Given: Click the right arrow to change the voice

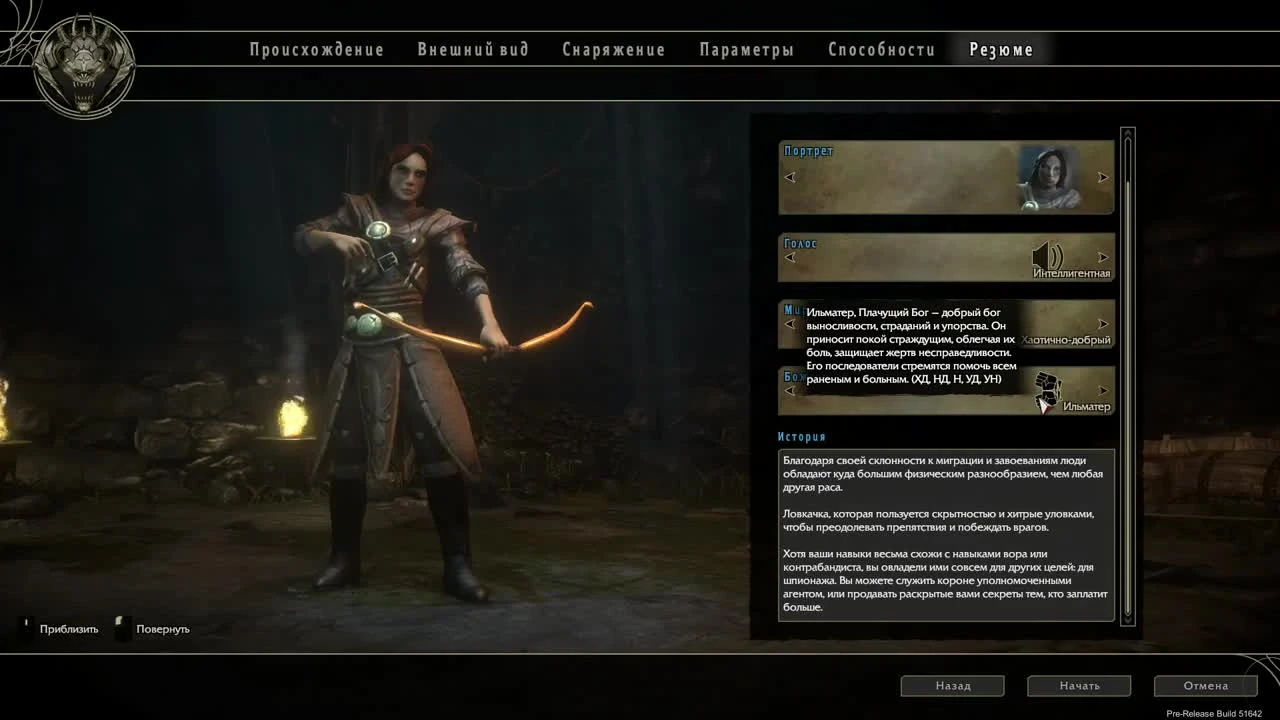Looking at the screenshot, I should point(1103,257).
